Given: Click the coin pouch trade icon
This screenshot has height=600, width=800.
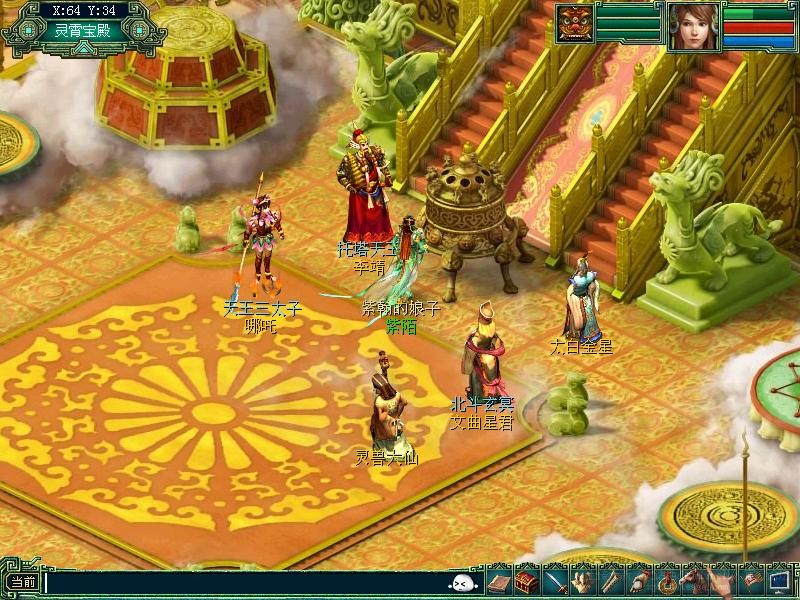Looking at the screenshot, I should [637, 580].
